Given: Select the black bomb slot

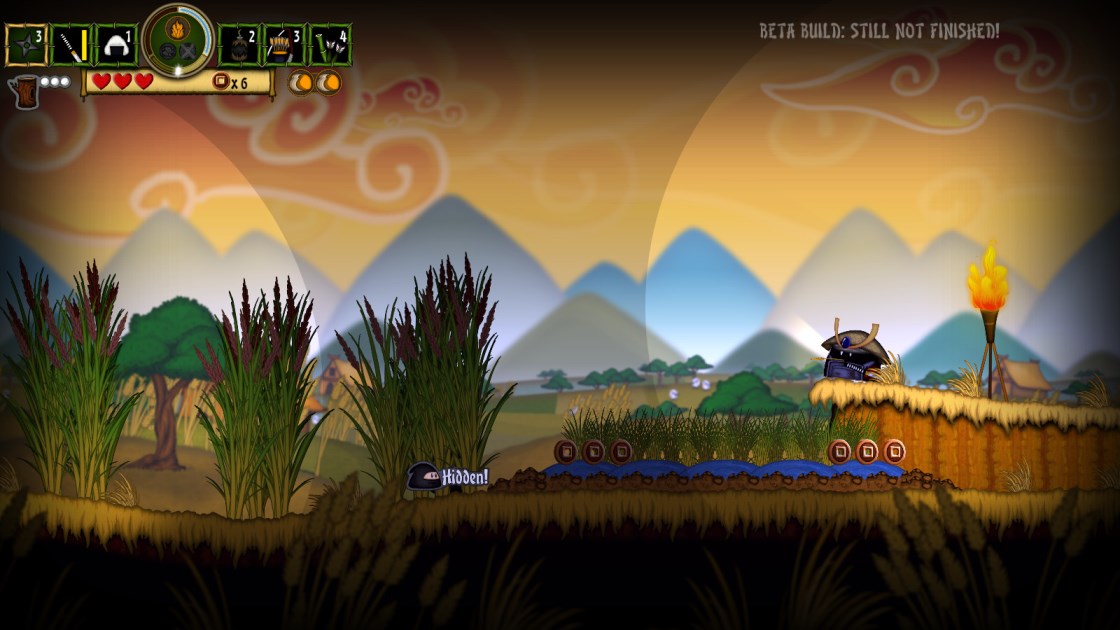Looking at the screenshot, I should coord(238,45).
